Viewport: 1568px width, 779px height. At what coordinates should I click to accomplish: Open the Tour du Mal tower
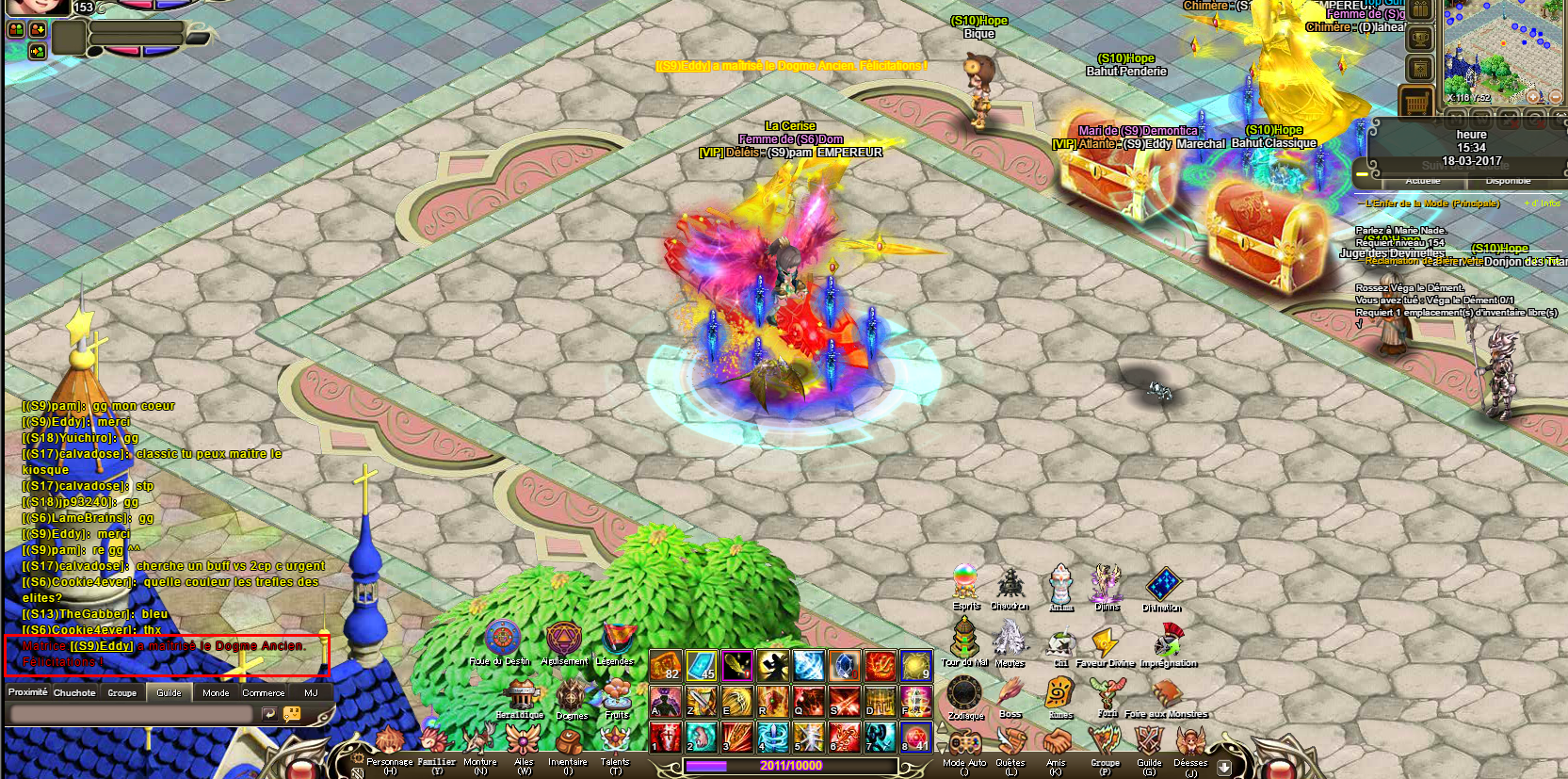pyautogui.click(x=964, y=640)
